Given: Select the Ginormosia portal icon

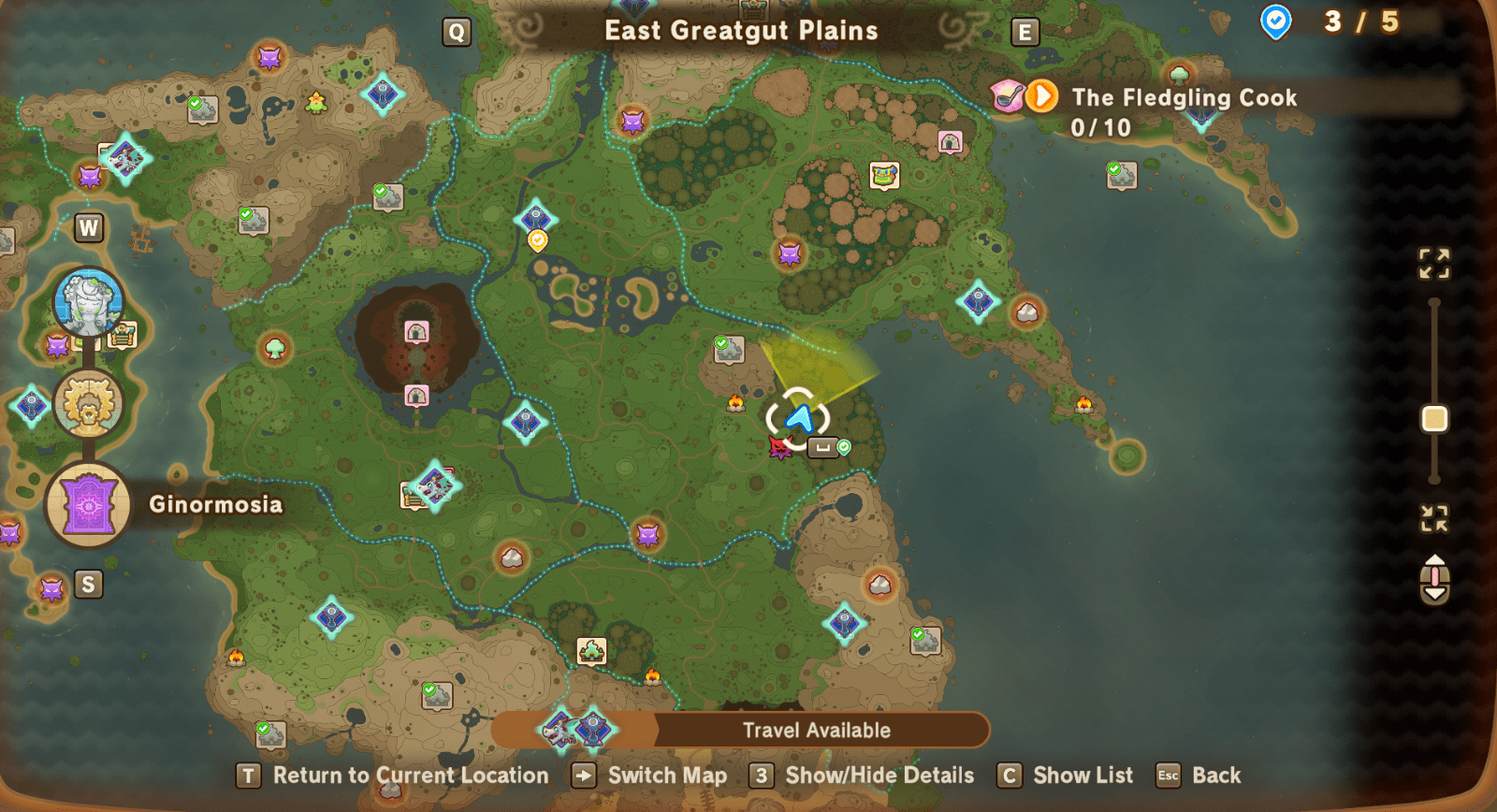Looking at the screenshot, I should tap(88, 504).
